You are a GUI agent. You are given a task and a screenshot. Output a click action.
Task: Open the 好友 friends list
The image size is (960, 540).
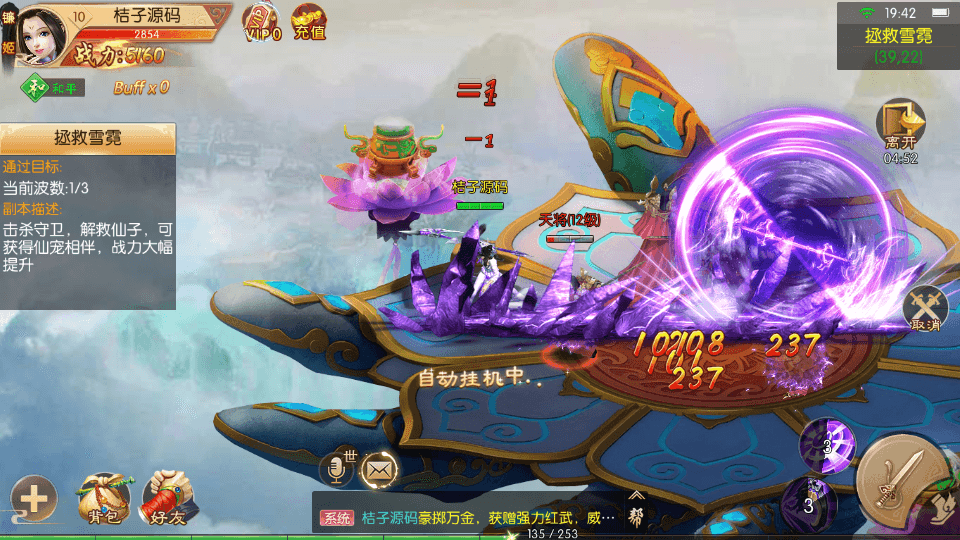[165, 498]
